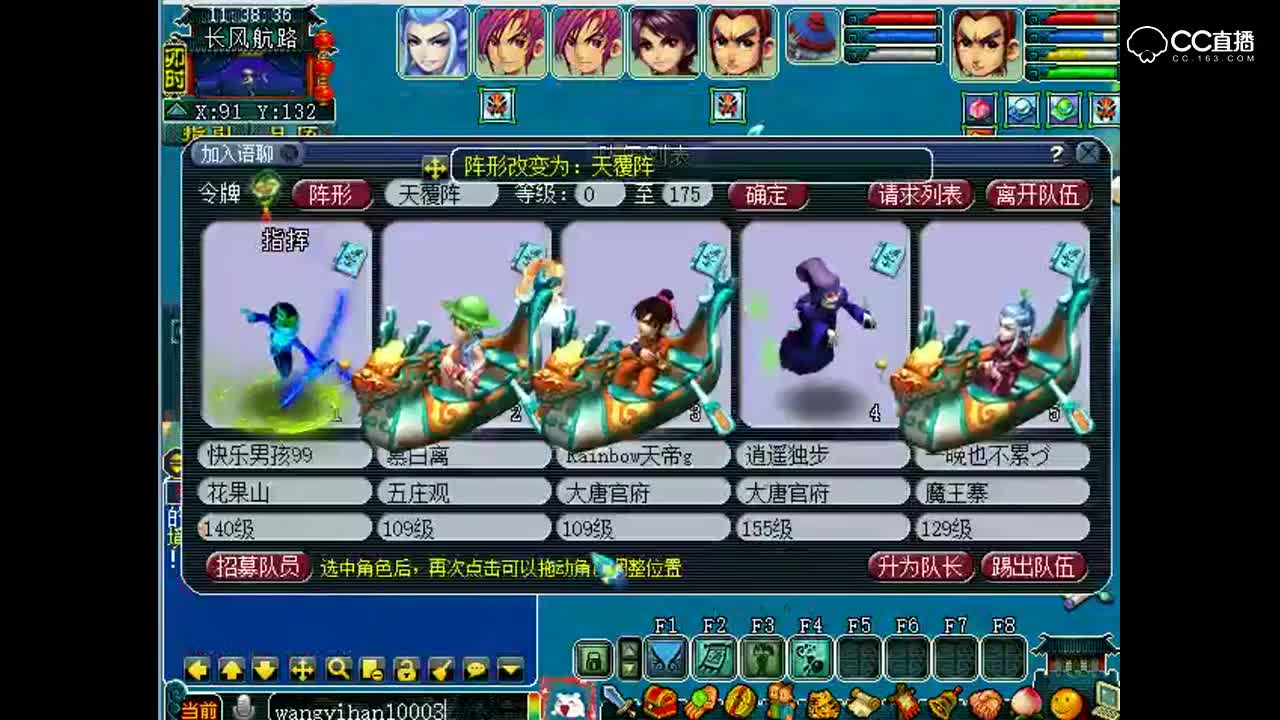This screenshot has width=1280, height=720.
Task: Open the chat bubble icon in the navigation bar
Action: pyautogui.click(x=475, y=668)
